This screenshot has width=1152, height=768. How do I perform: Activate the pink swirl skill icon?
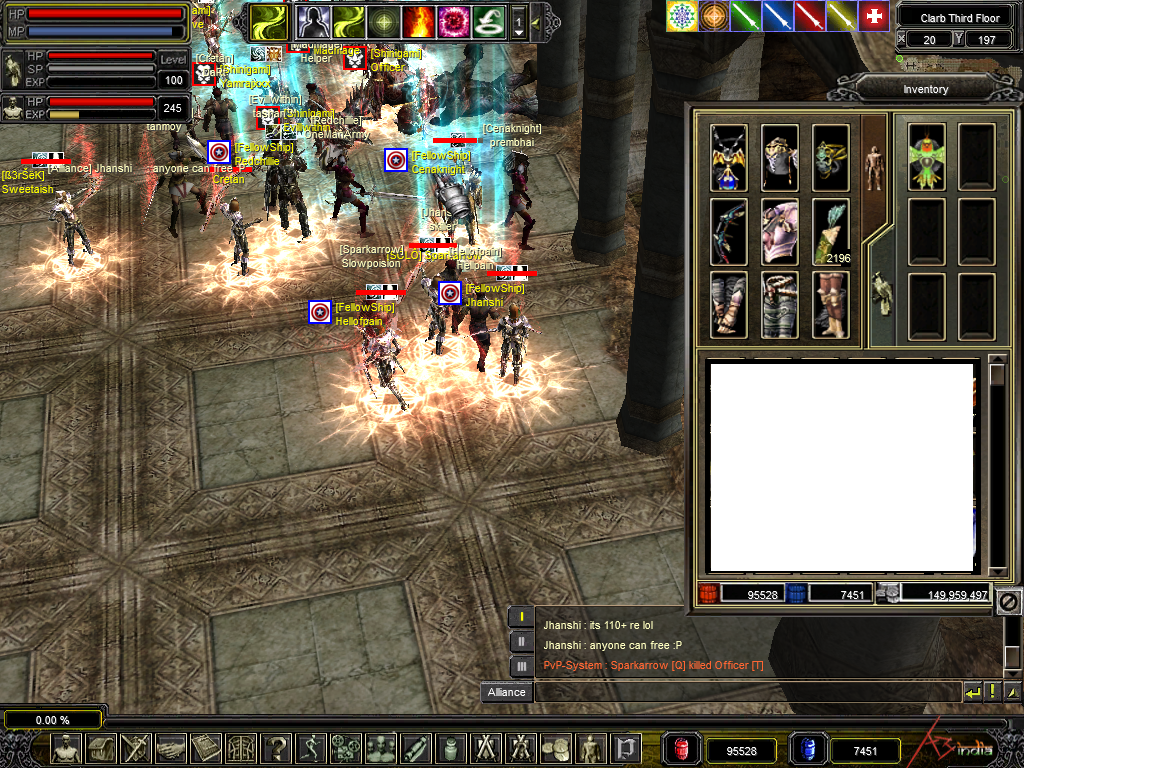pos(453,21)
